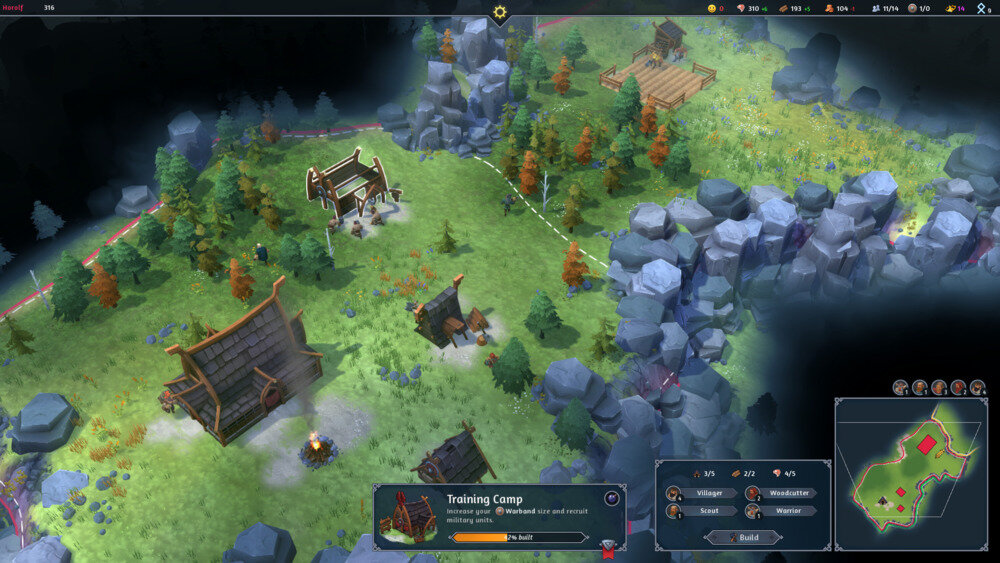
Task: Click the happiness face icon in the resource bar
Action: tap(711, 8)
